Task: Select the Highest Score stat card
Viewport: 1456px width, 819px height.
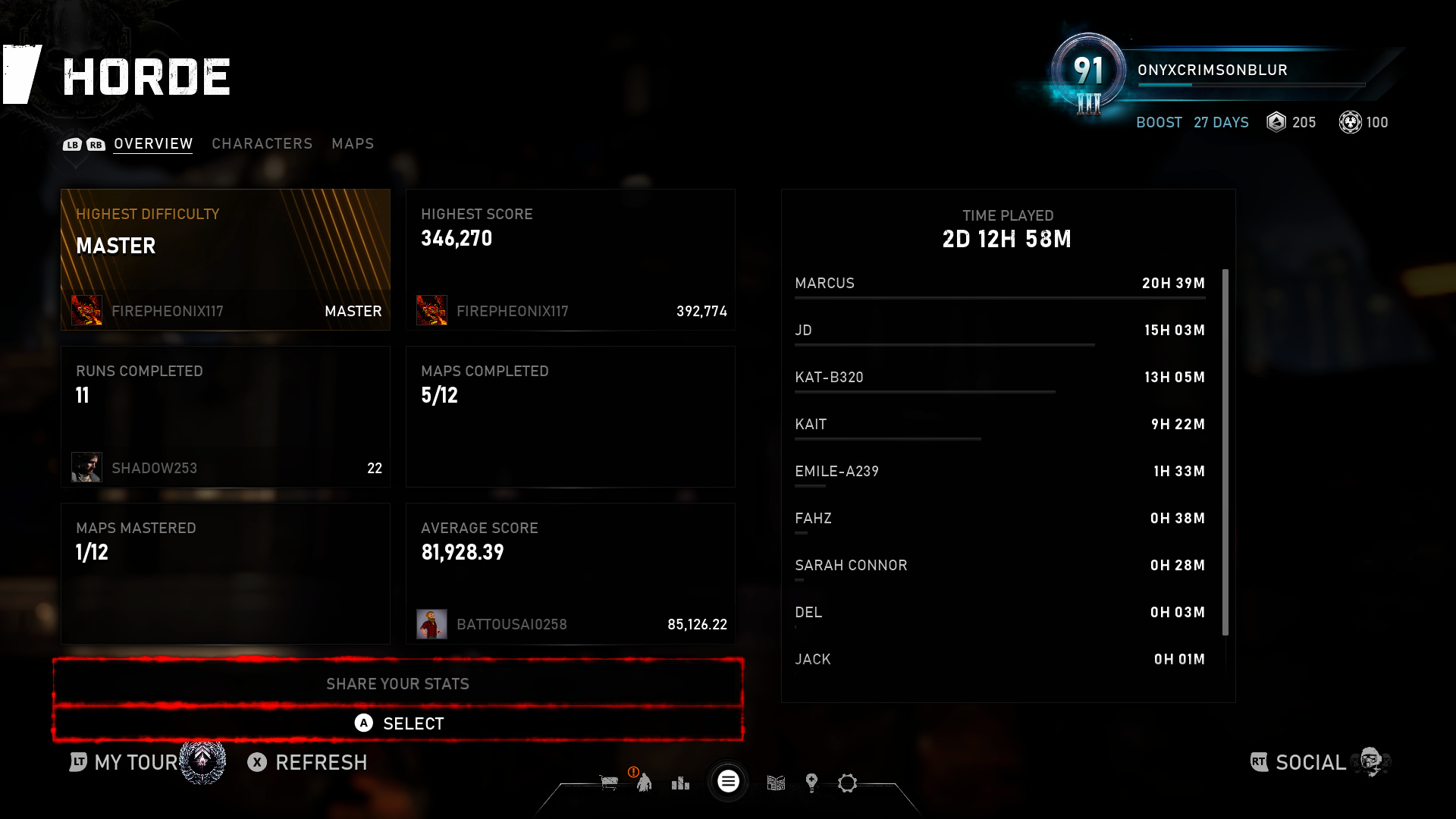Action: pyautogui.click(x=570, y=259)
